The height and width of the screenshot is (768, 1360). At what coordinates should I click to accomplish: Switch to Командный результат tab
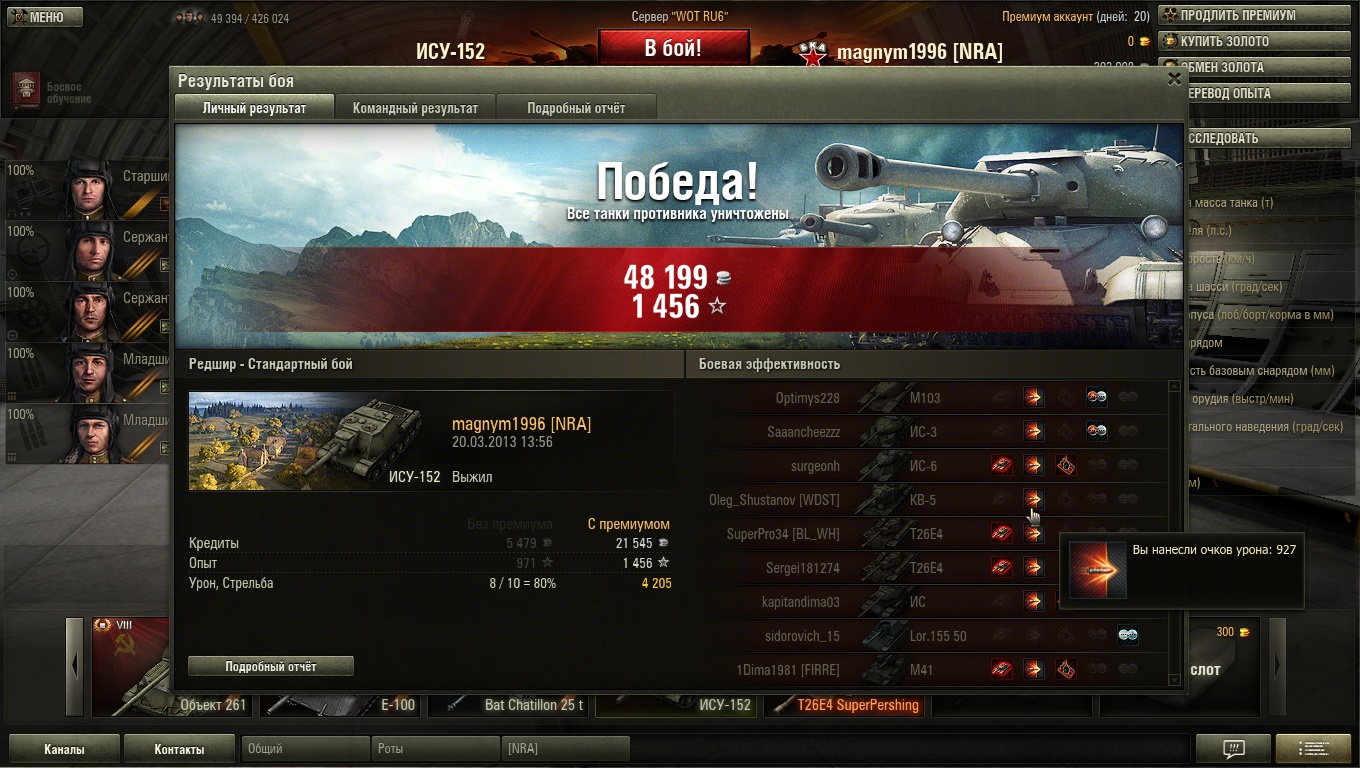(415, 108)
